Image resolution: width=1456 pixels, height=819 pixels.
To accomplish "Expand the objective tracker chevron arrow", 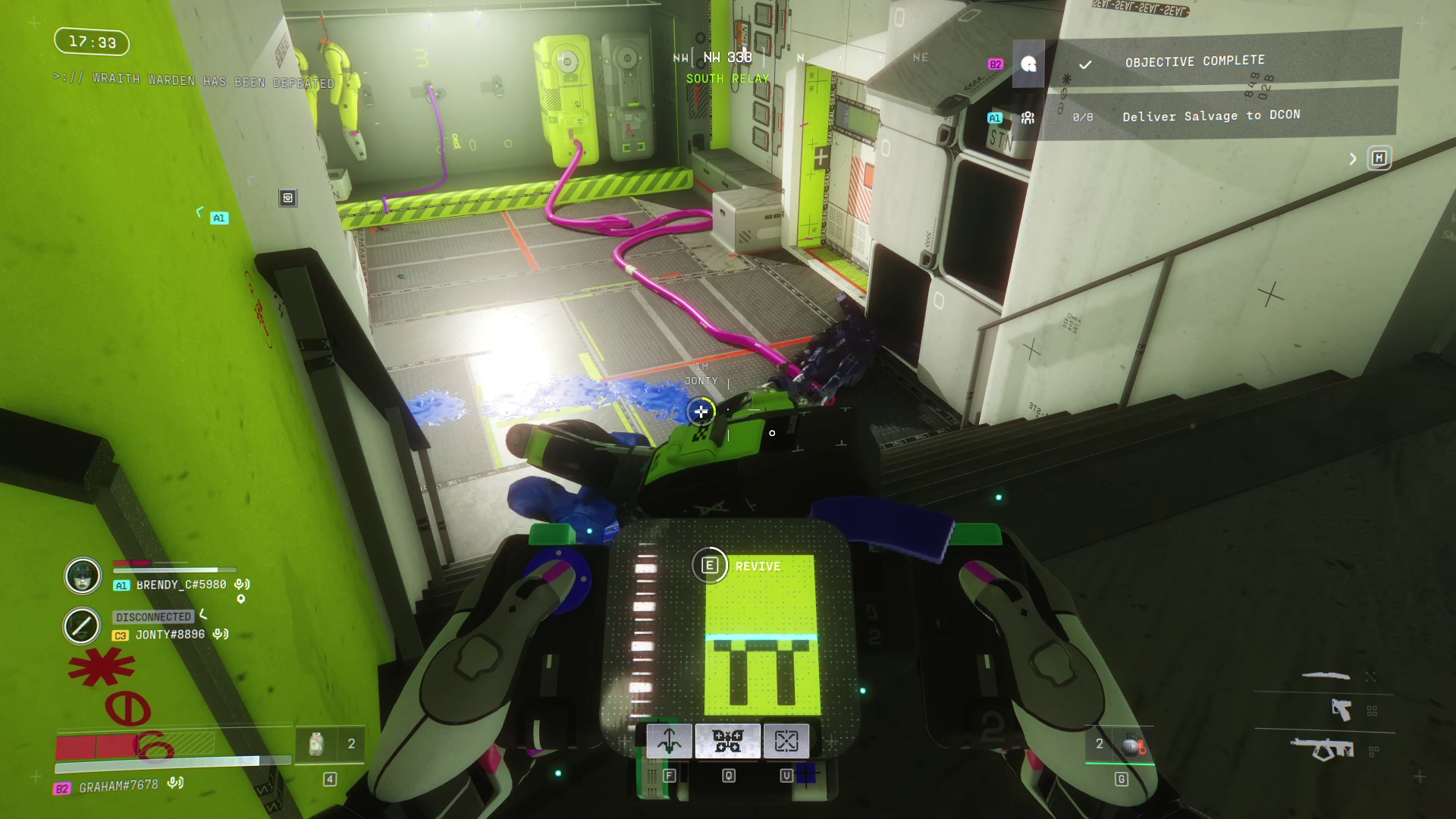I will pyautogui.click(x=1354, y=158).
